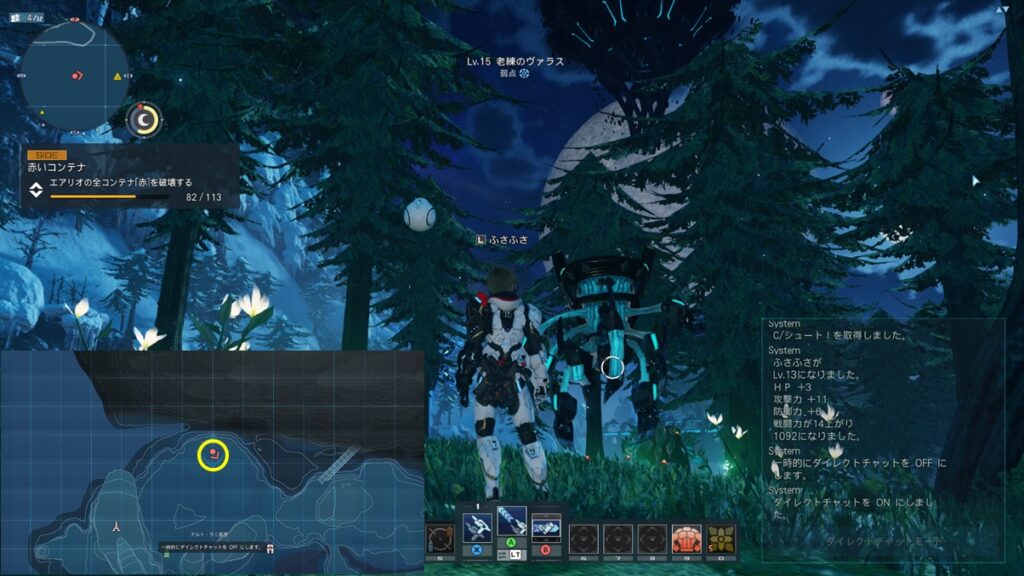Select the tower icon on the area map
This screenshot has width=1024, height=576.
coord(117,523)
